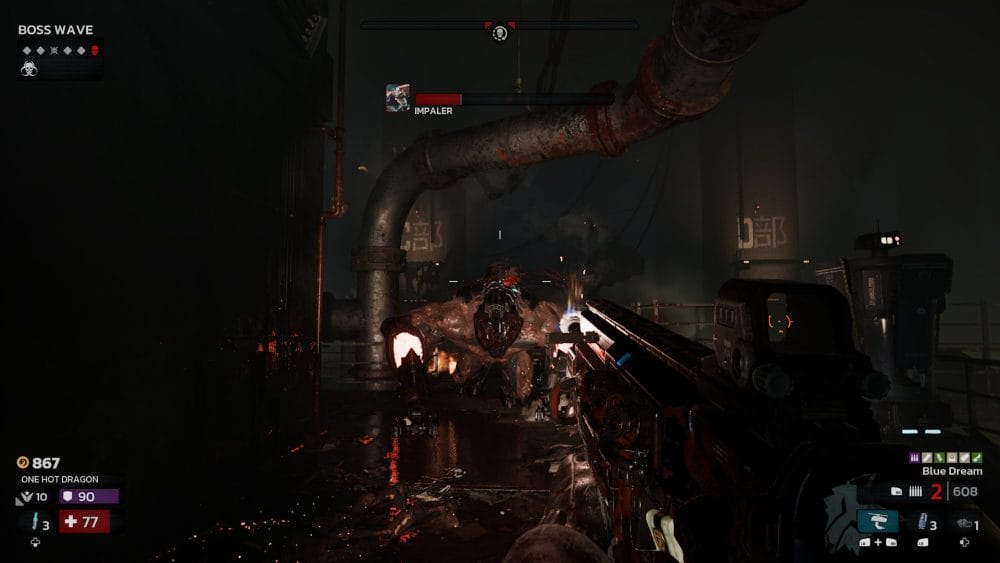Viewport: 1000px width, 563px height.
Task: Select the highlighted teal gadget slot
Action: coord(877,521)
